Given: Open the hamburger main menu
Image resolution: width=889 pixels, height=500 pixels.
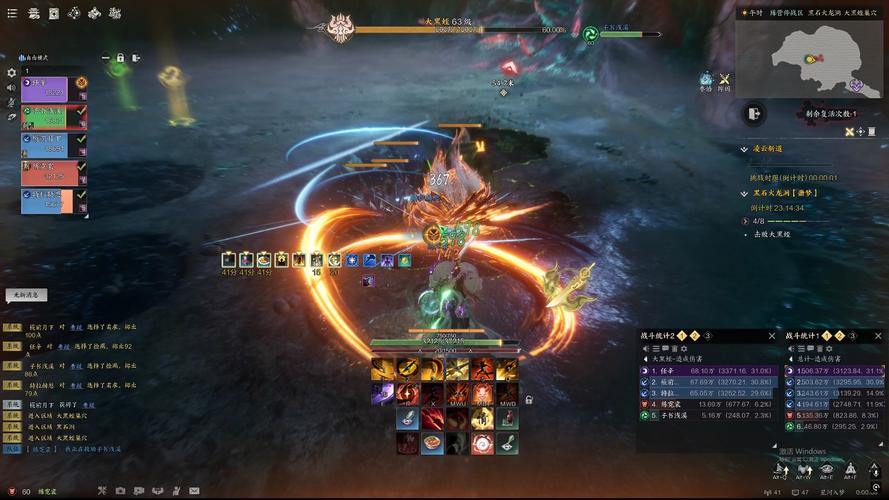Looking at the screenshot, I should [13, 13].
